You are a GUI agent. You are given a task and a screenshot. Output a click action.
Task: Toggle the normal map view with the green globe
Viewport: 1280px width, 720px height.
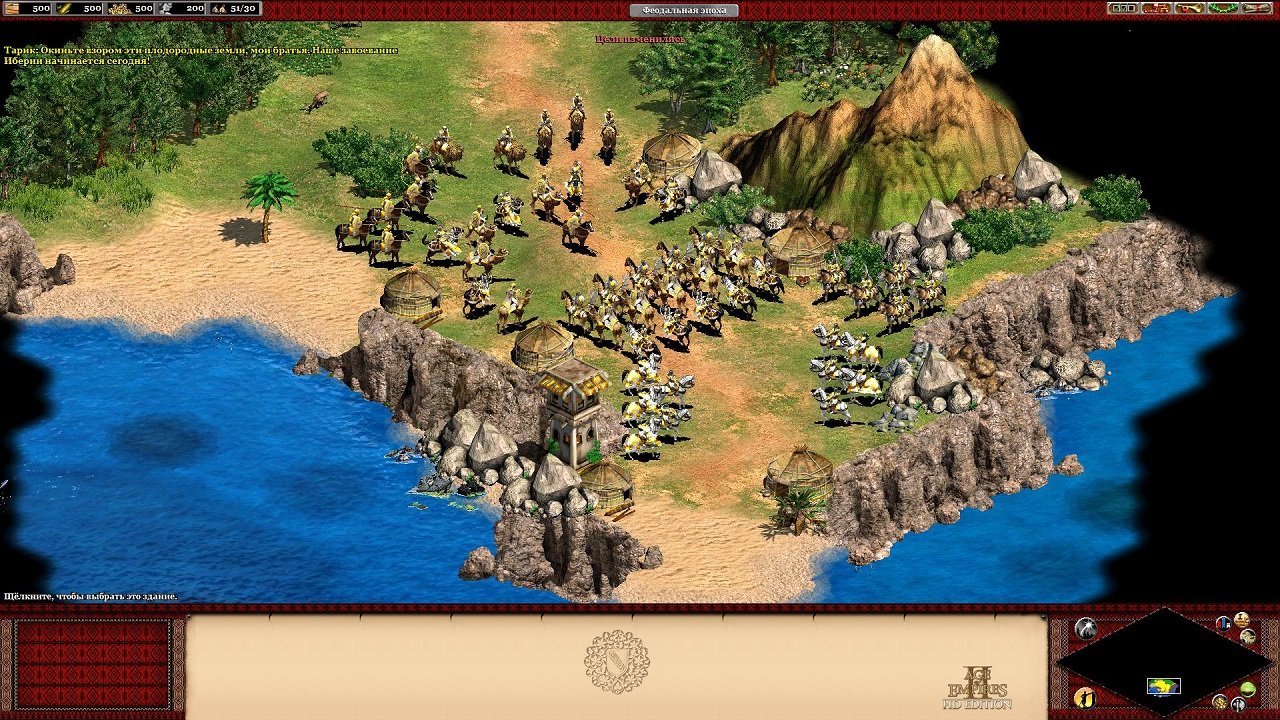pyautogui.click(x=1247, y=688)
